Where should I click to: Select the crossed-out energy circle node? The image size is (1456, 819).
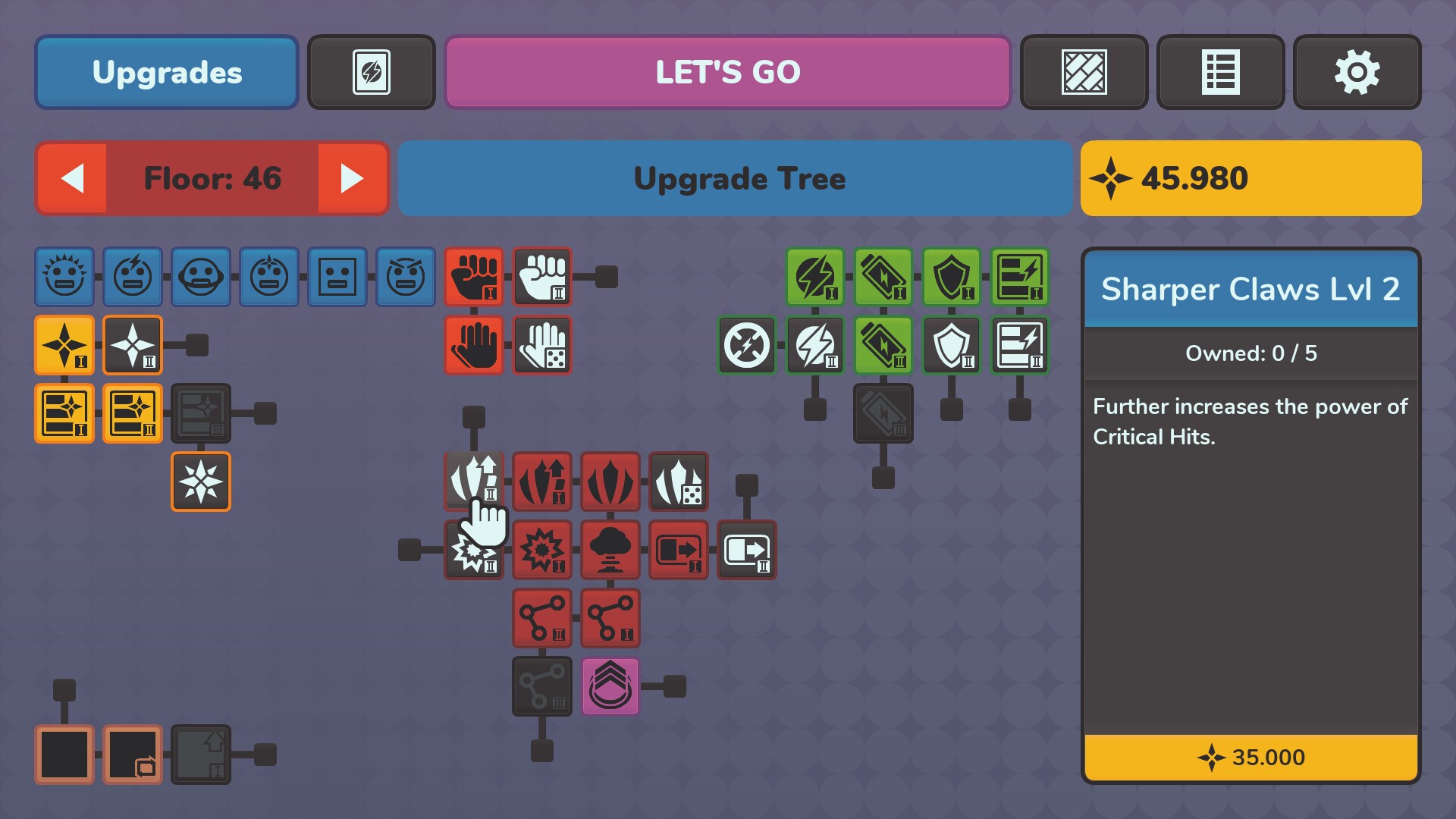746,345
